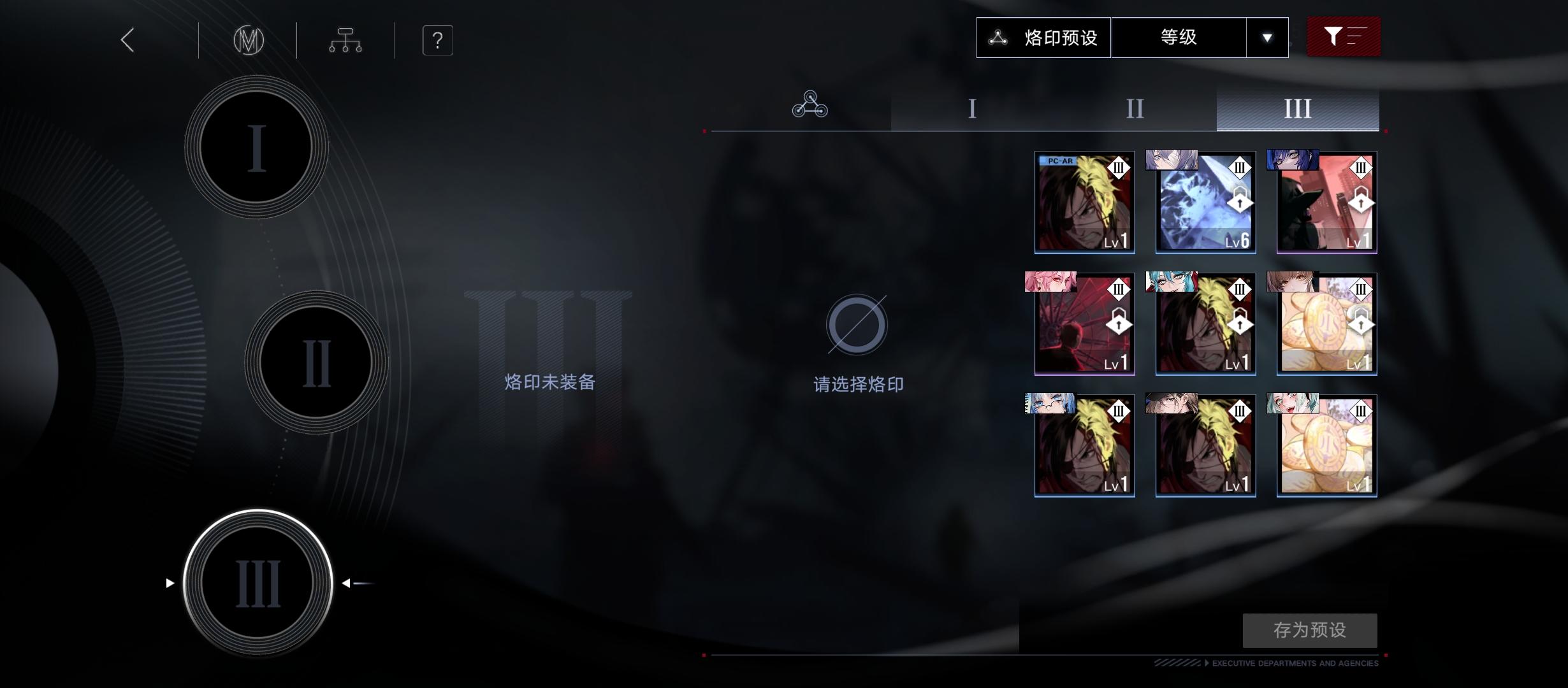
Task: Switch to tab I in the brand list
Action: point(971,108)
